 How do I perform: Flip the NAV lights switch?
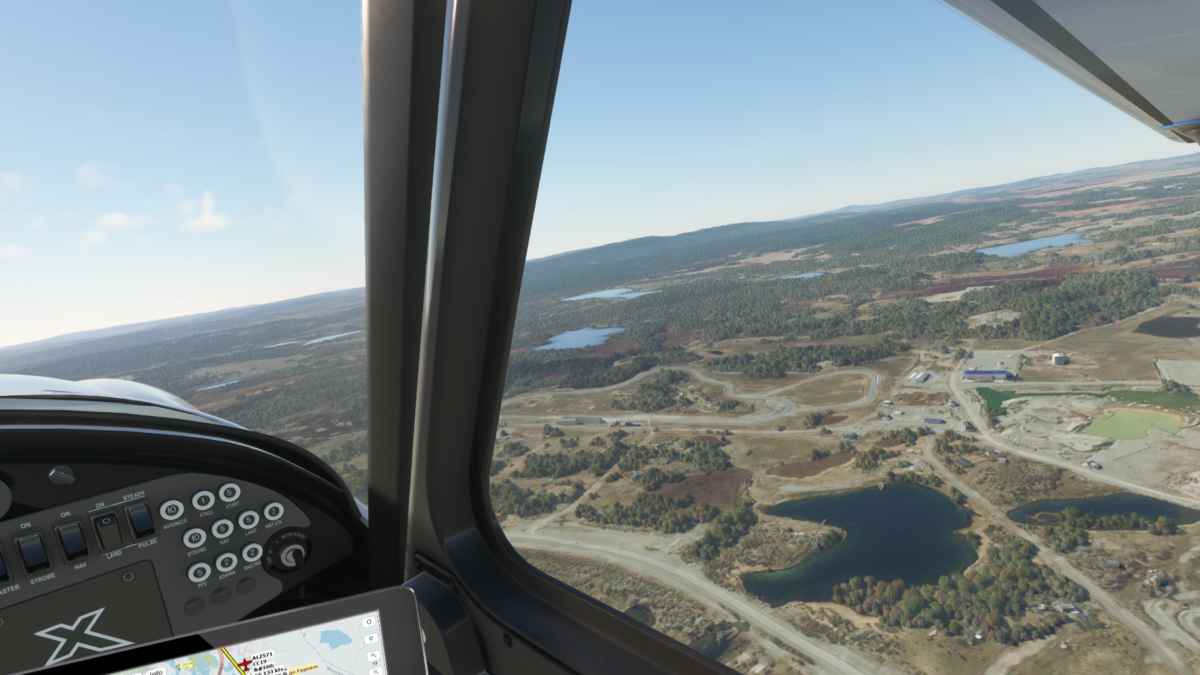coord(72,541)
